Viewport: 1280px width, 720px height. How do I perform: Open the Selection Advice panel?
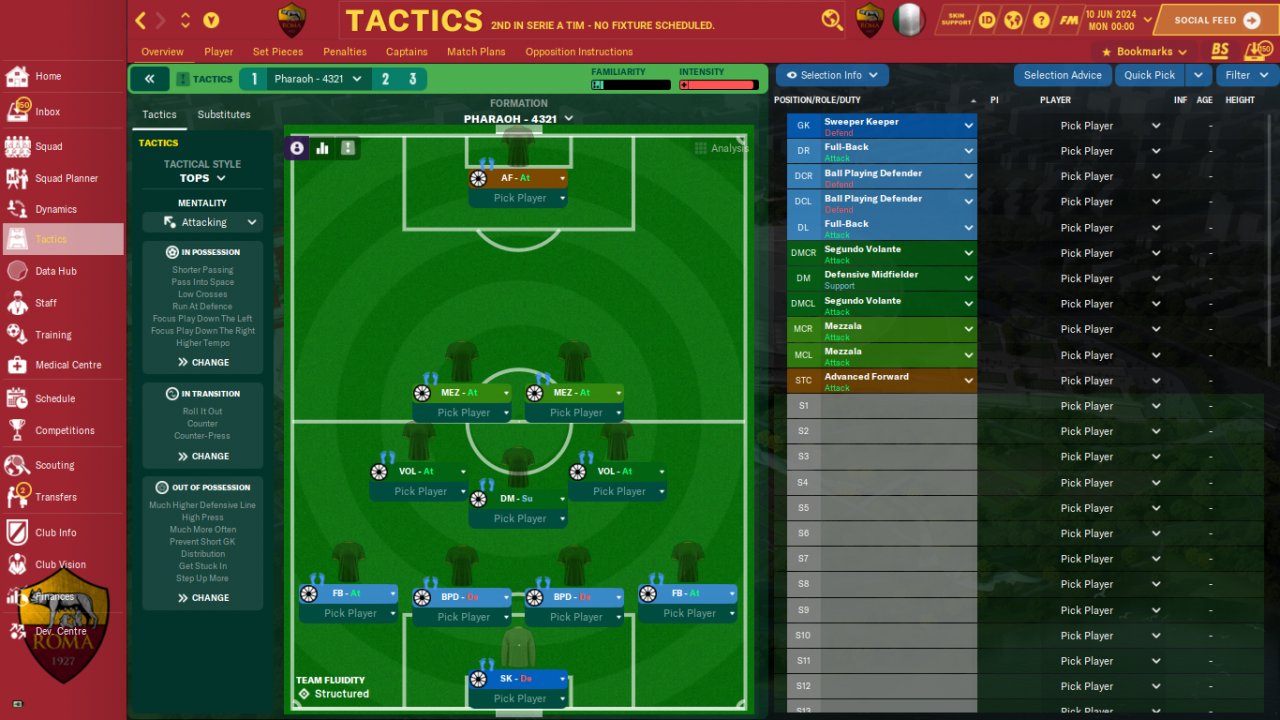click(x=1062, y=75)
